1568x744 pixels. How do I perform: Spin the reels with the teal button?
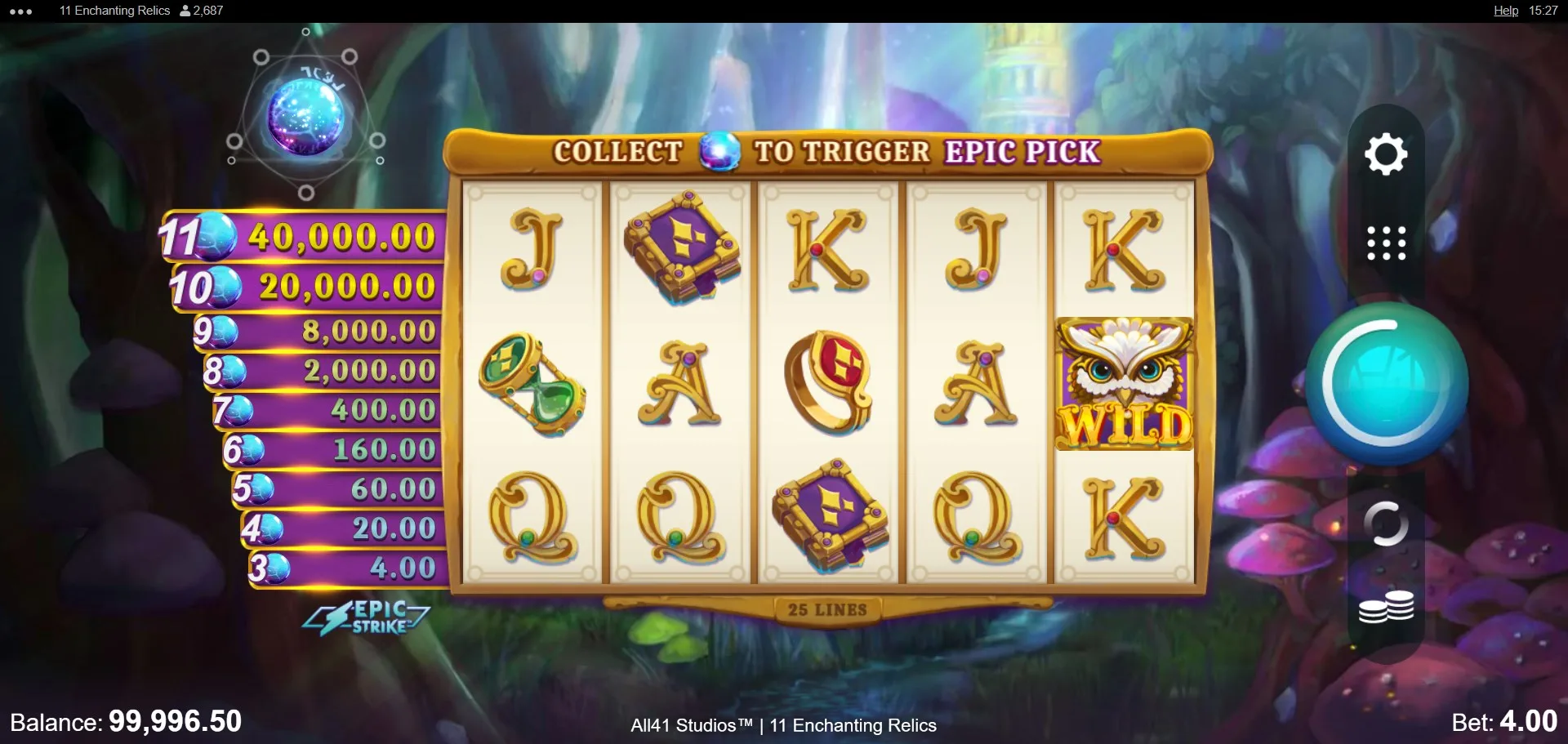click(x=1386, y=384)
